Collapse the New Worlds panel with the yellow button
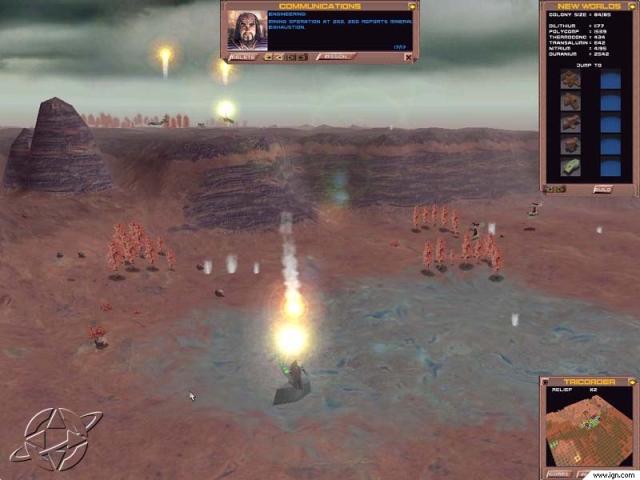The width and height of the screenshot is (640, 480). [631, 6]
